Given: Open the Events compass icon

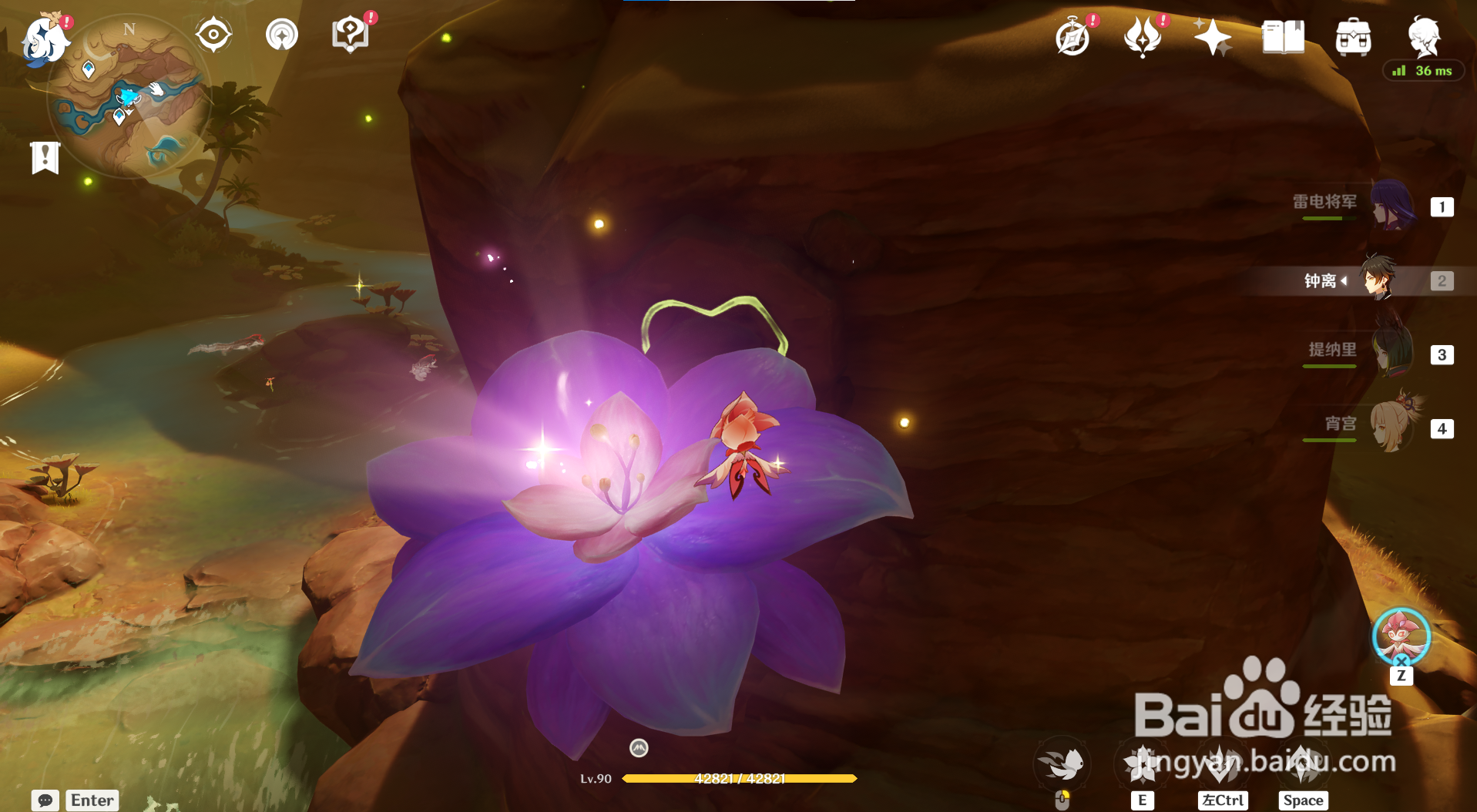Looking at the screenshot, I should tap(1073, 37).
